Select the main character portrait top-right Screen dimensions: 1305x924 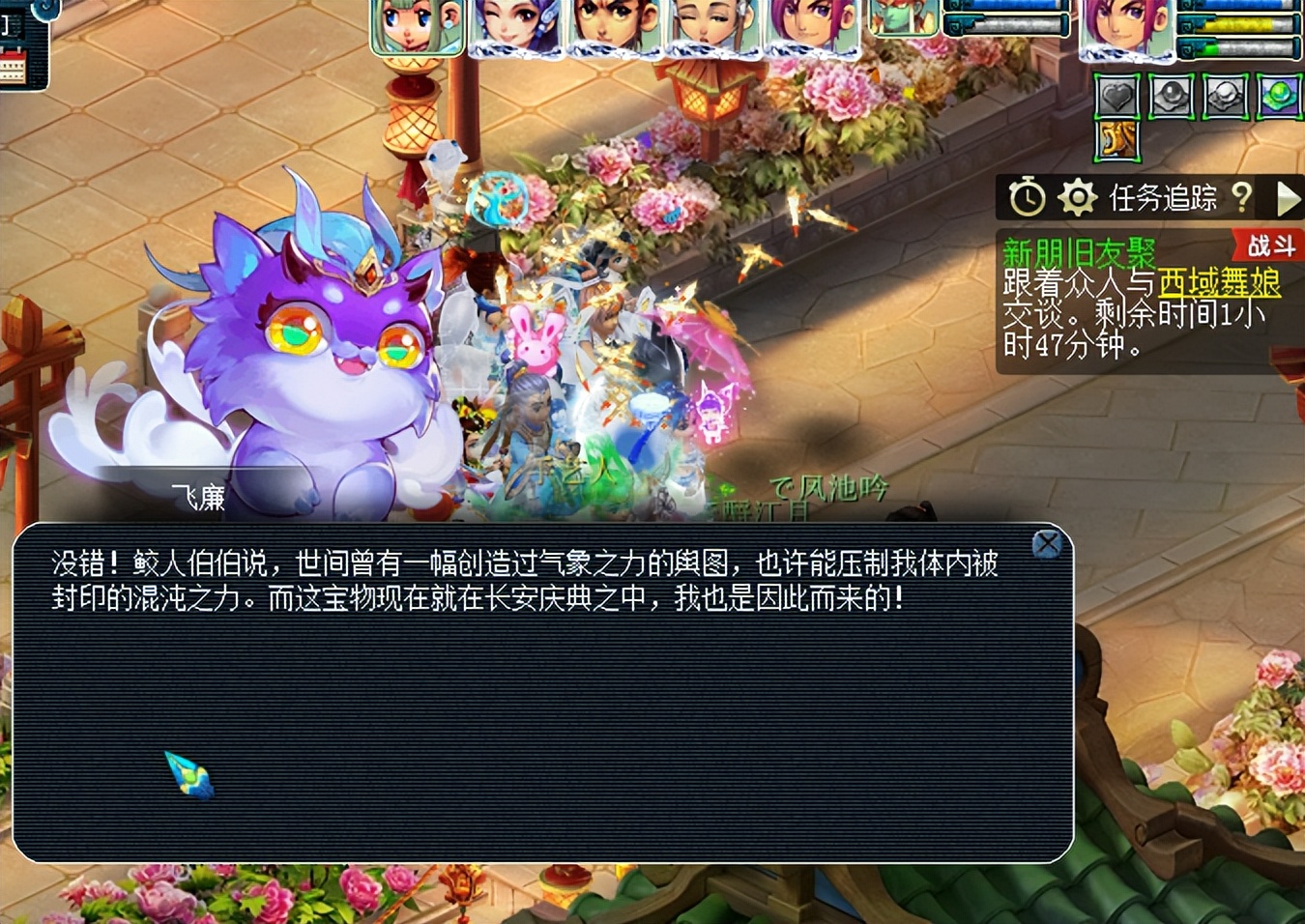(x=1126, y=26)
